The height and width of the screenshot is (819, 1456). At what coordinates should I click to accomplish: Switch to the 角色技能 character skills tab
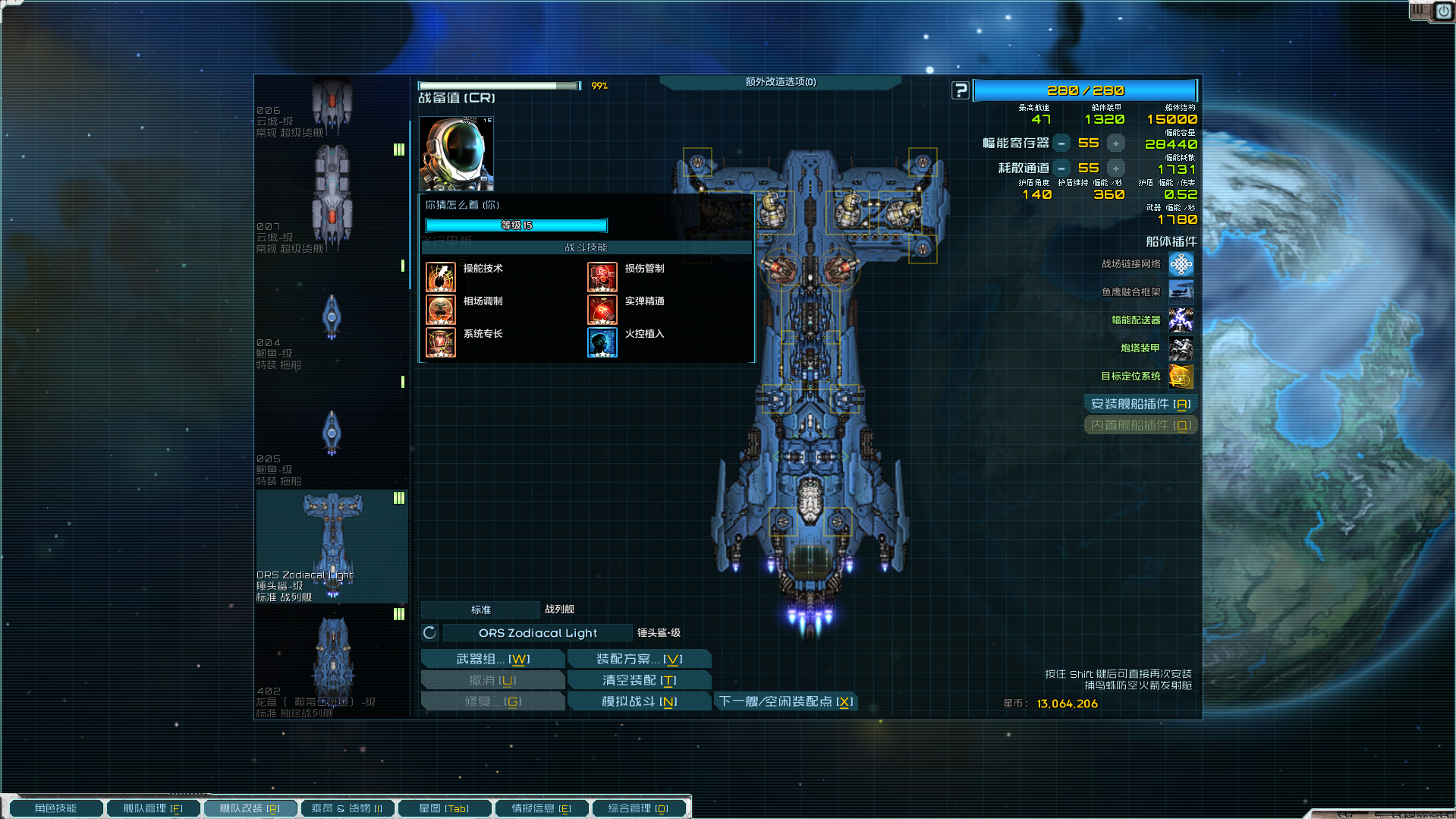pyautogui.click(x=55, y=808)
